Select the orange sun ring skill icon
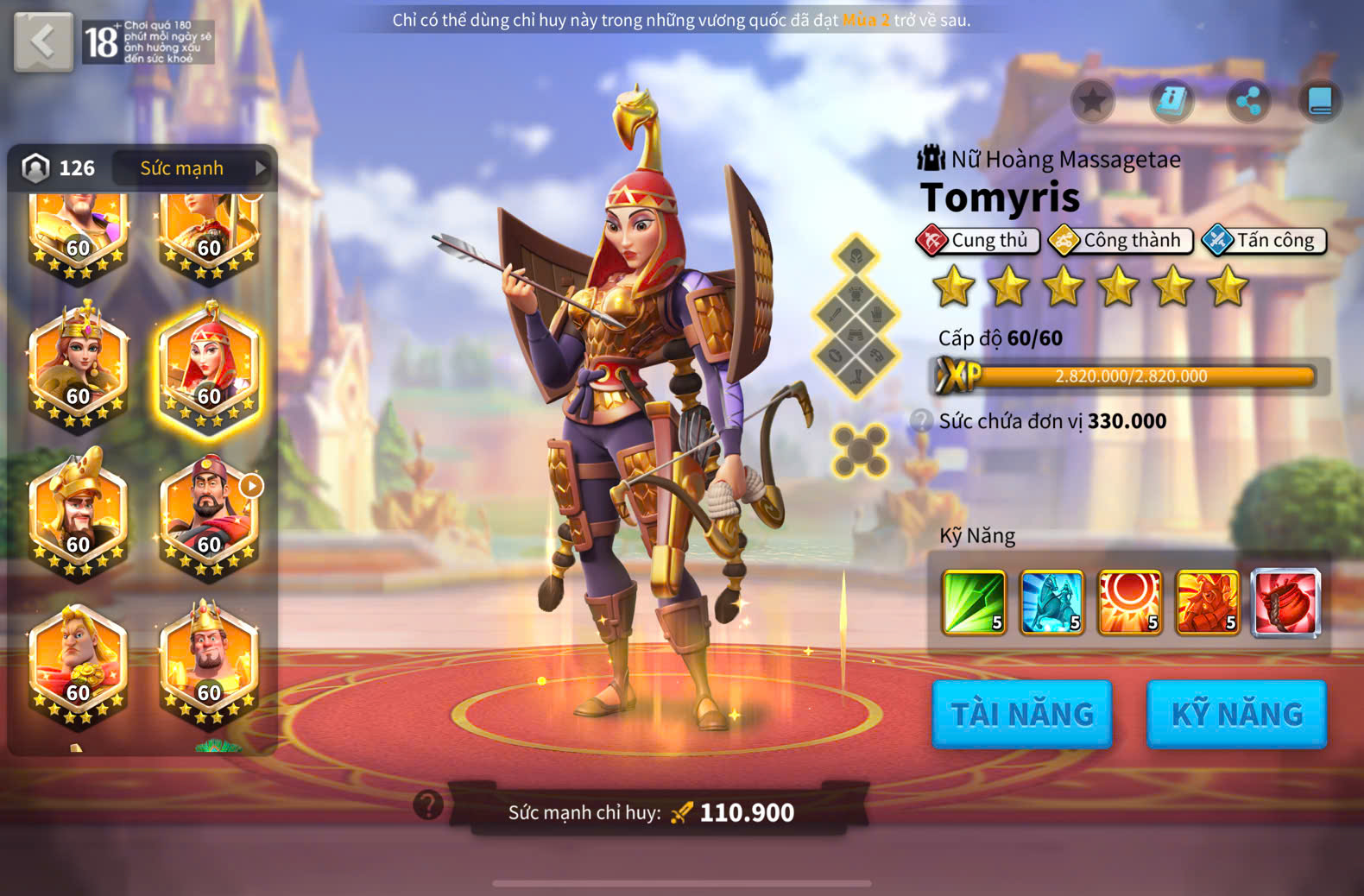Viewport: 1364px width, 896px height. point(1129,603)
